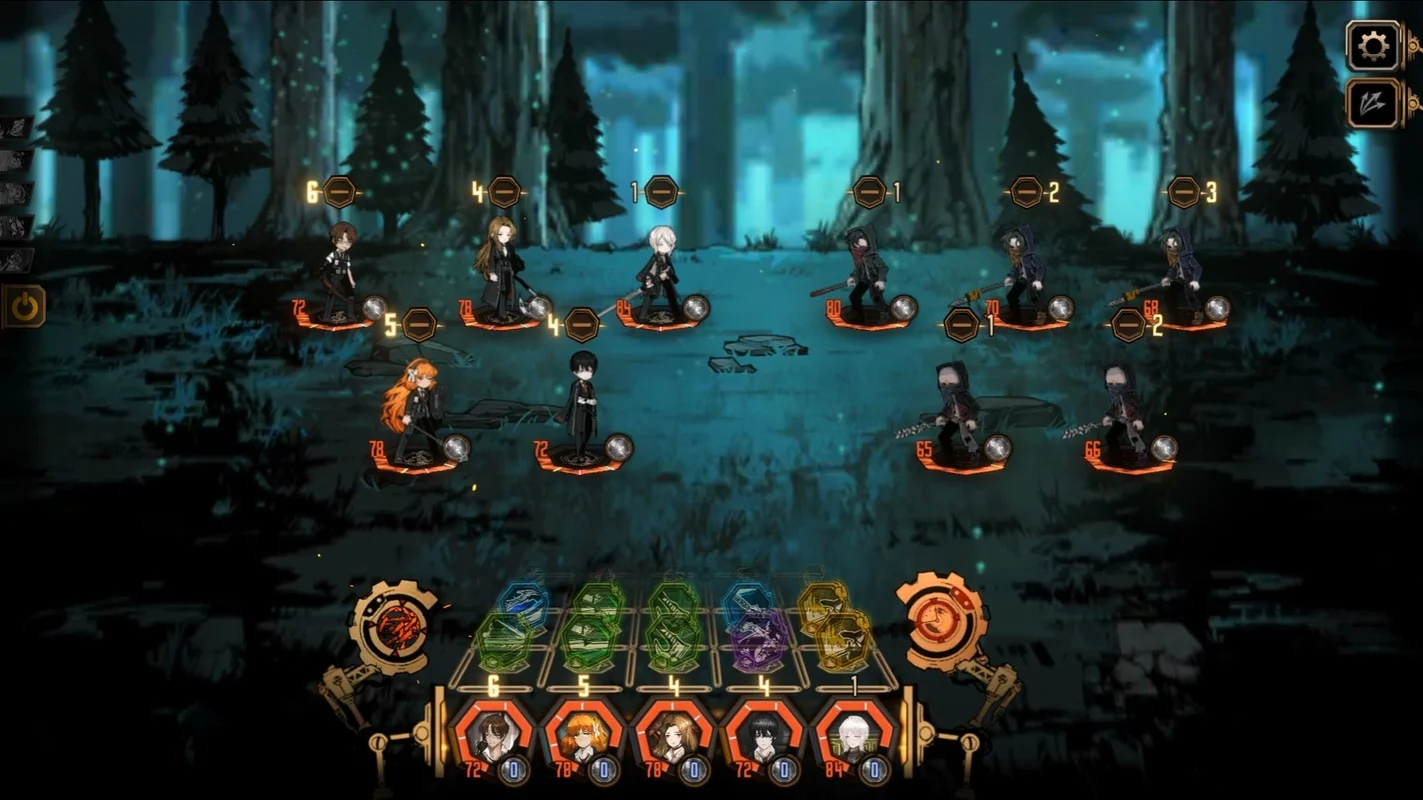
Task: Select the black-haired character's portrait
Action: click(763, 737)
